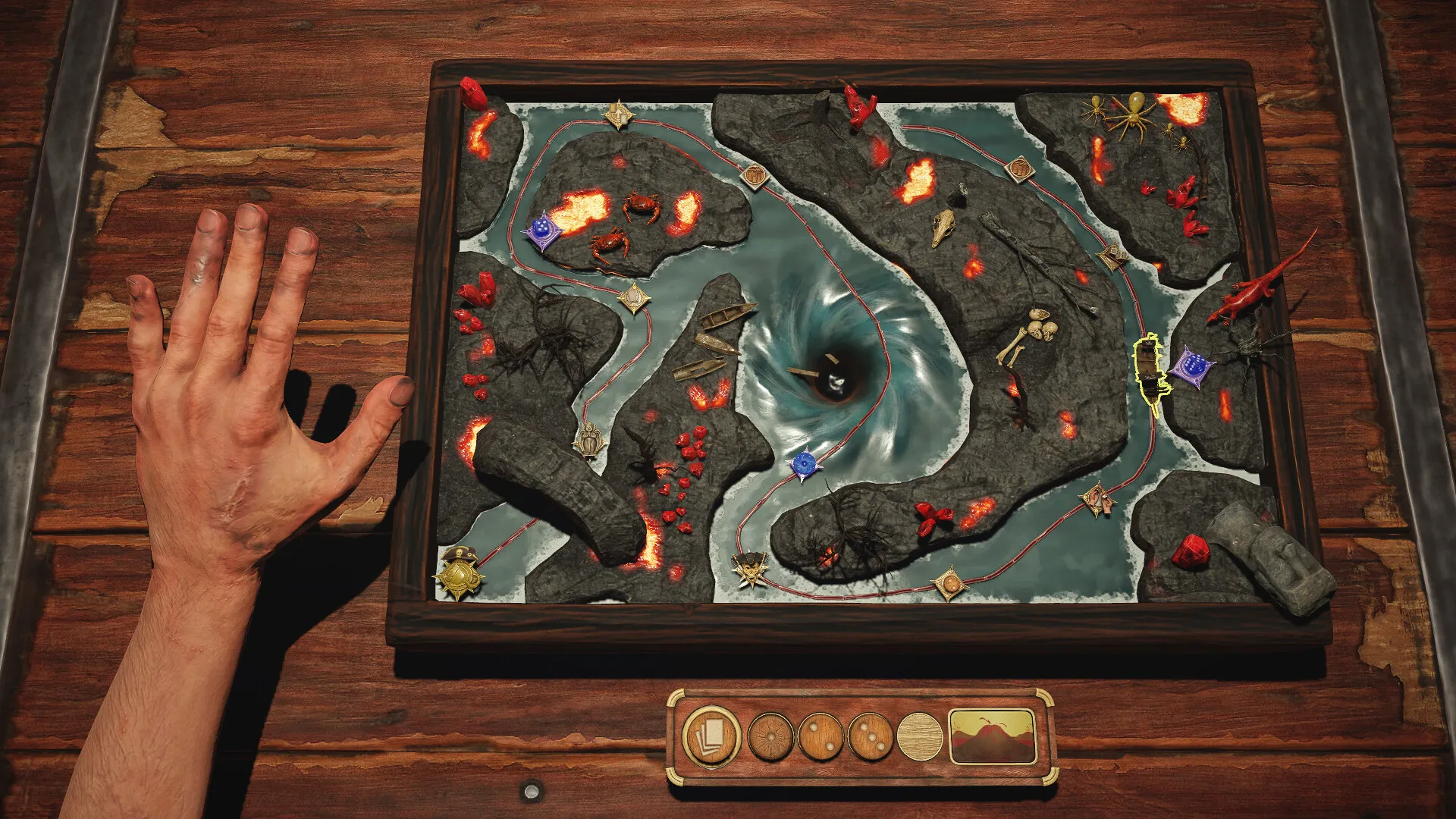Open the volcano map thumbnail
Viewport: 1456px width, 819px height.
(x=993, y=736)
